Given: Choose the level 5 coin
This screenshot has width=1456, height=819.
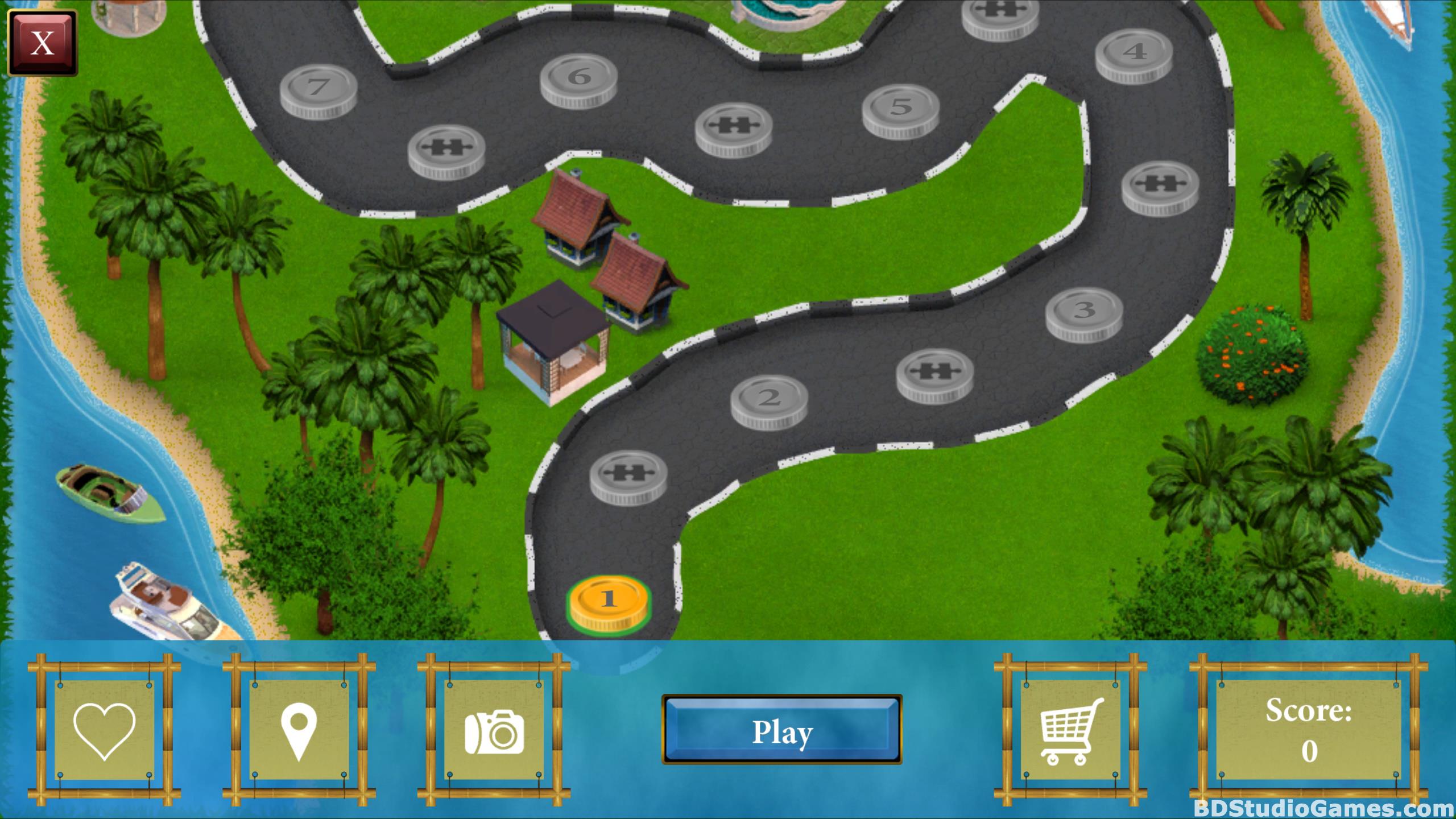Looking at the screenshot, I should 900,109.
